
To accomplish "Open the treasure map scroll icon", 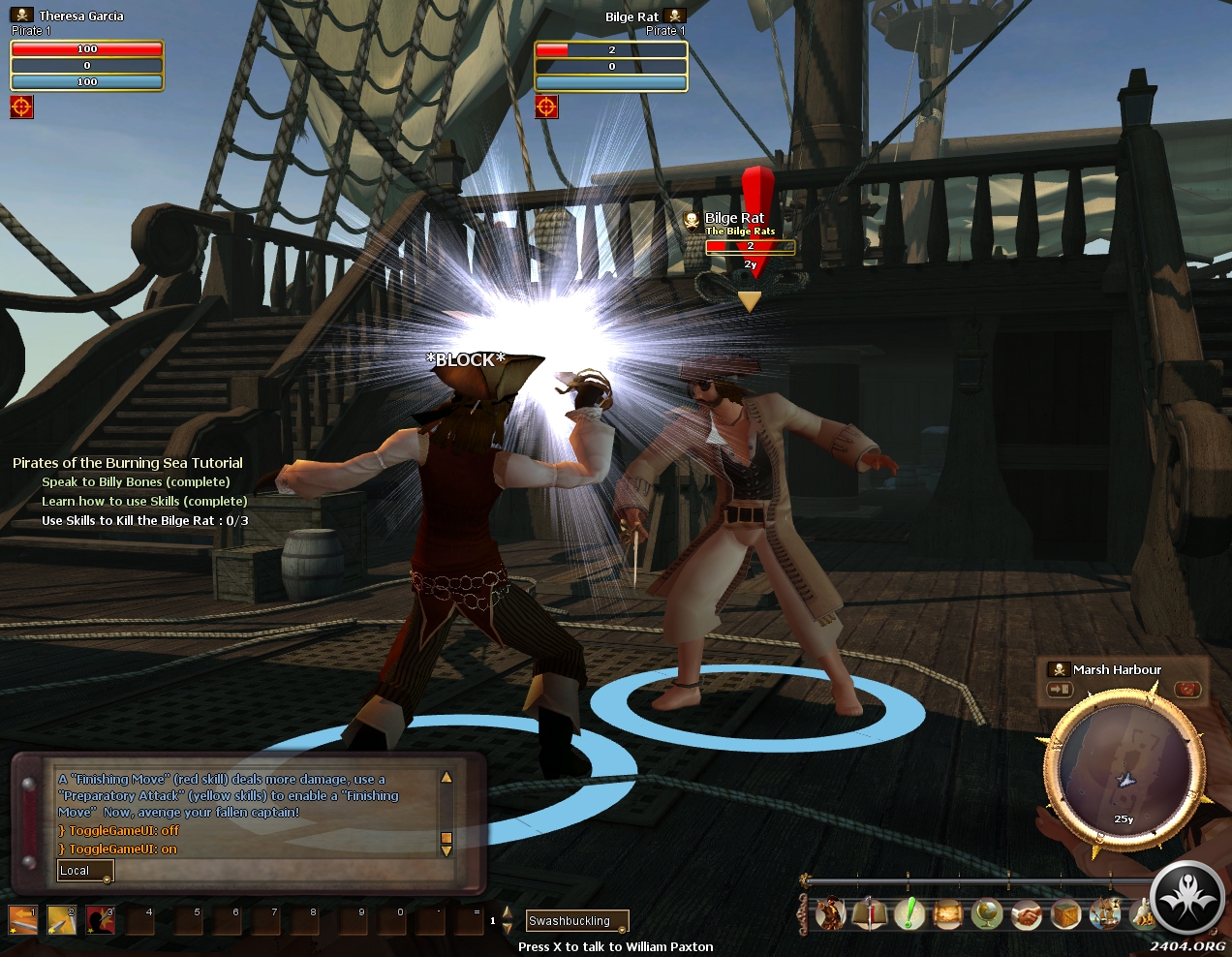I will 947,913.
